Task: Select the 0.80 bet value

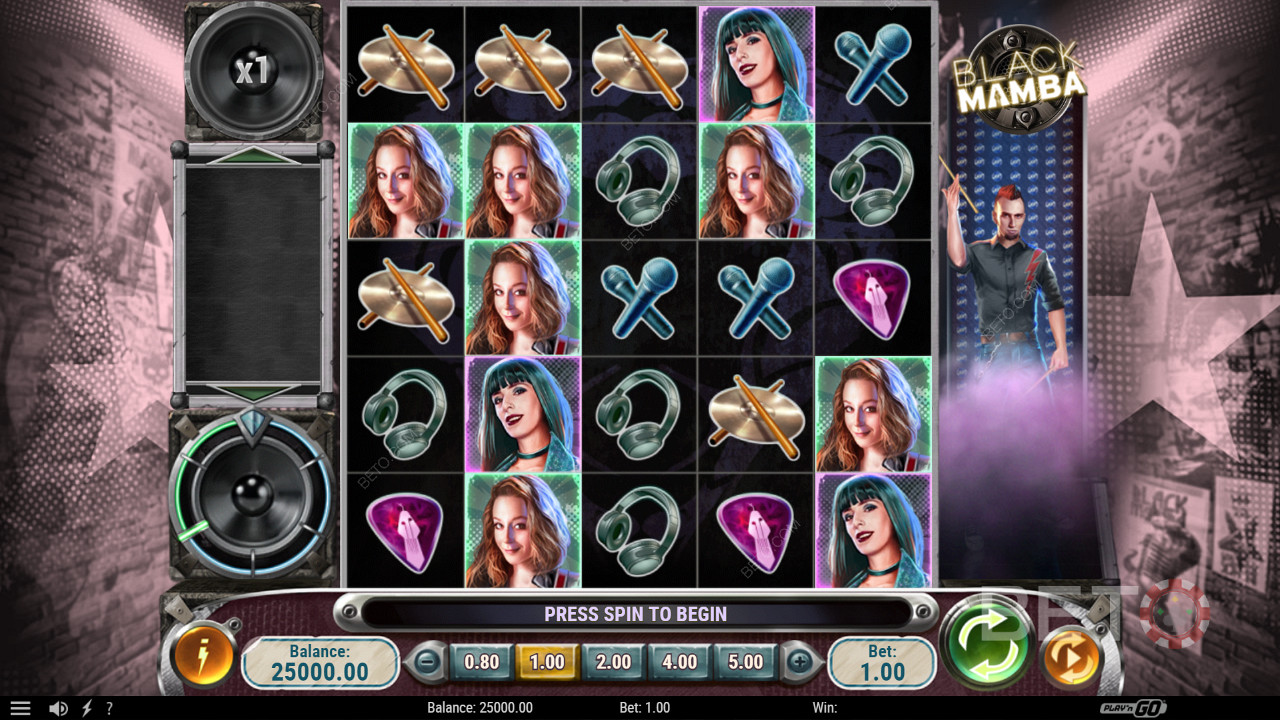Action: point(481,661)
